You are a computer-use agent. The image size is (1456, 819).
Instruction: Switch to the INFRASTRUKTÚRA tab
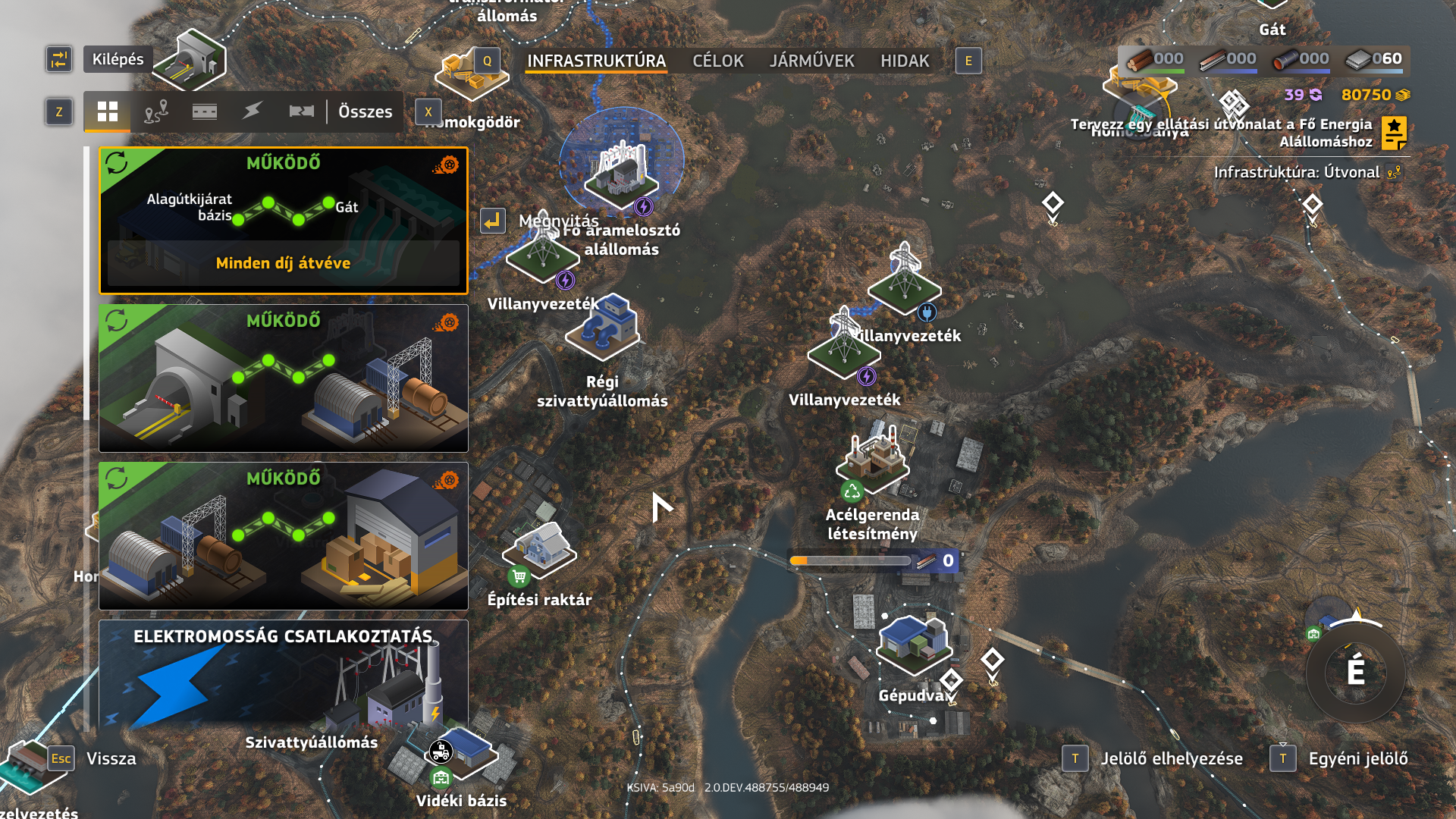(596, 61)
